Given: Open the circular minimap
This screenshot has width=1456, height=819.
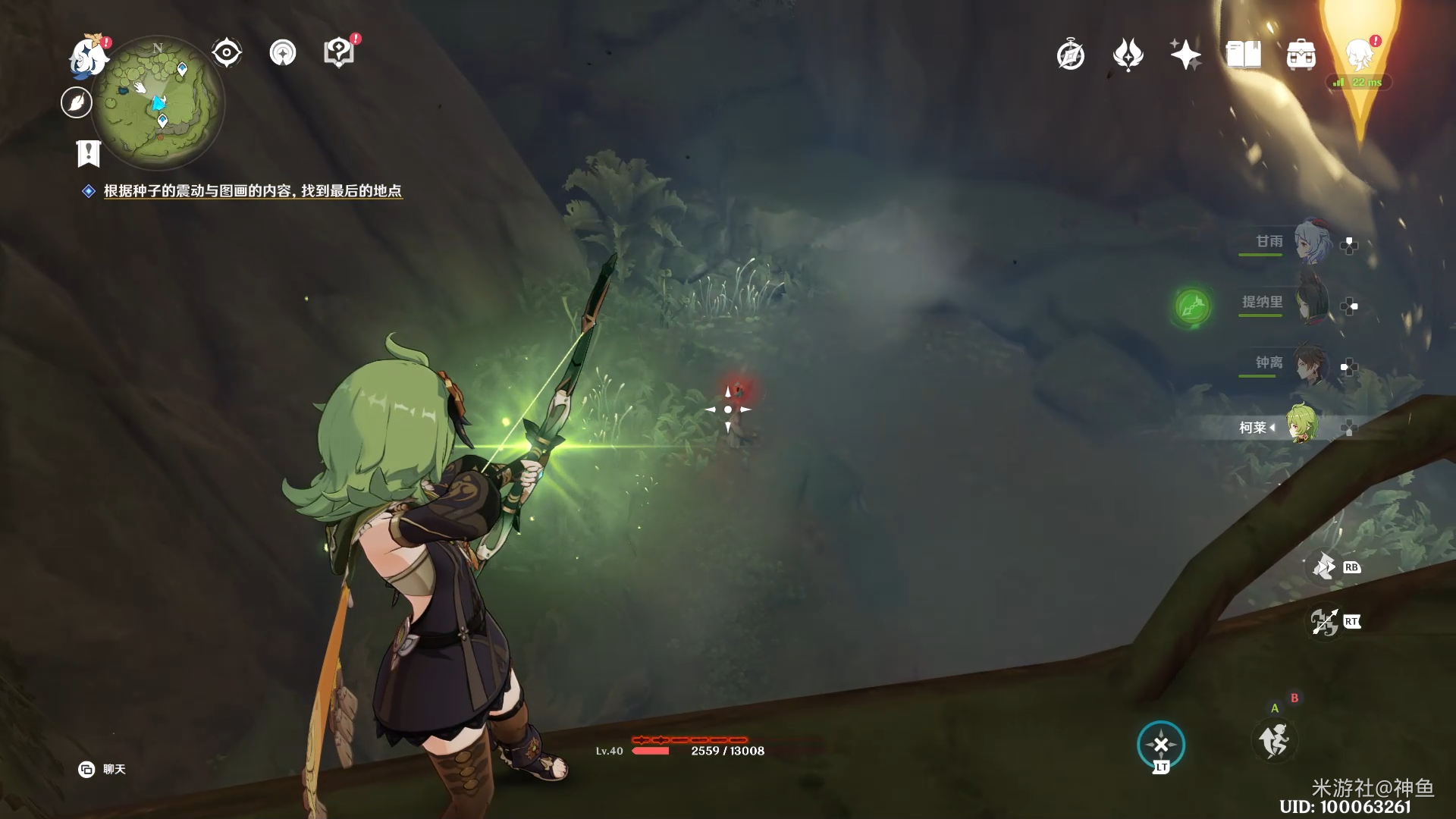Looking at the screenshot, I should click(158, 103).
